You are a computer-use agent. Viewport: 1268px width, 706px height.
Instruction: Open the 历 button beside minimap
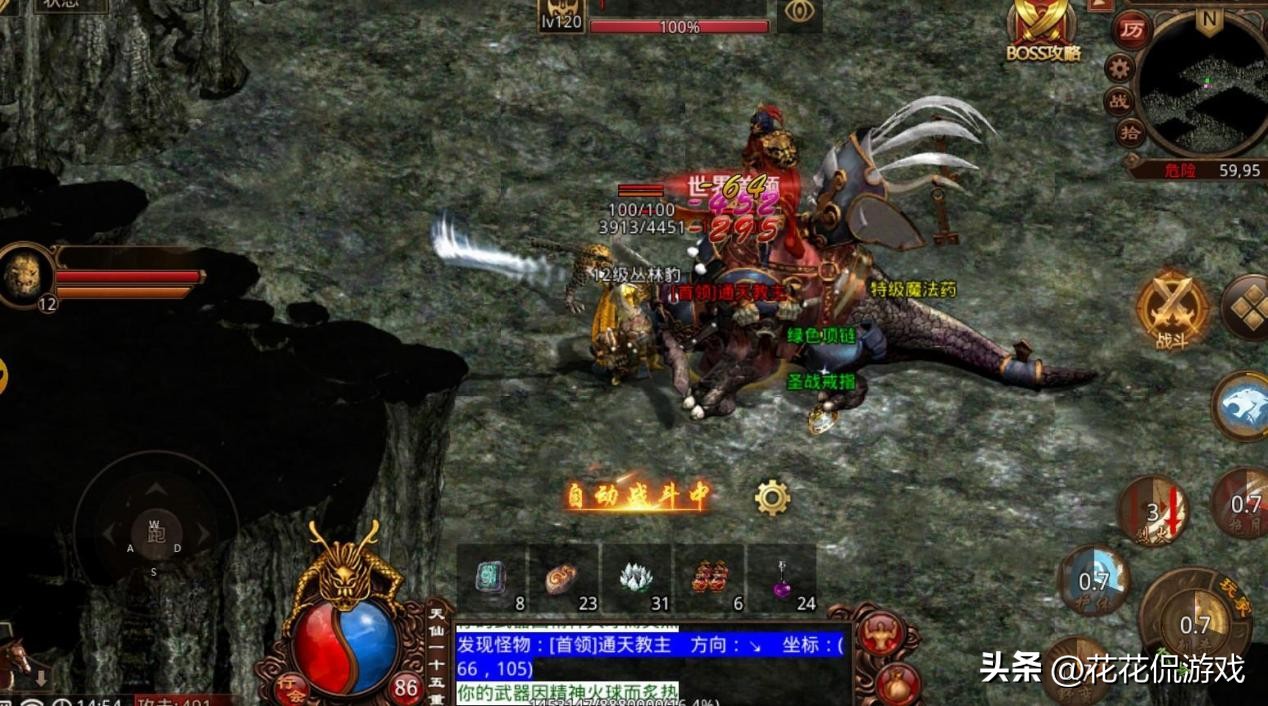1131,30
